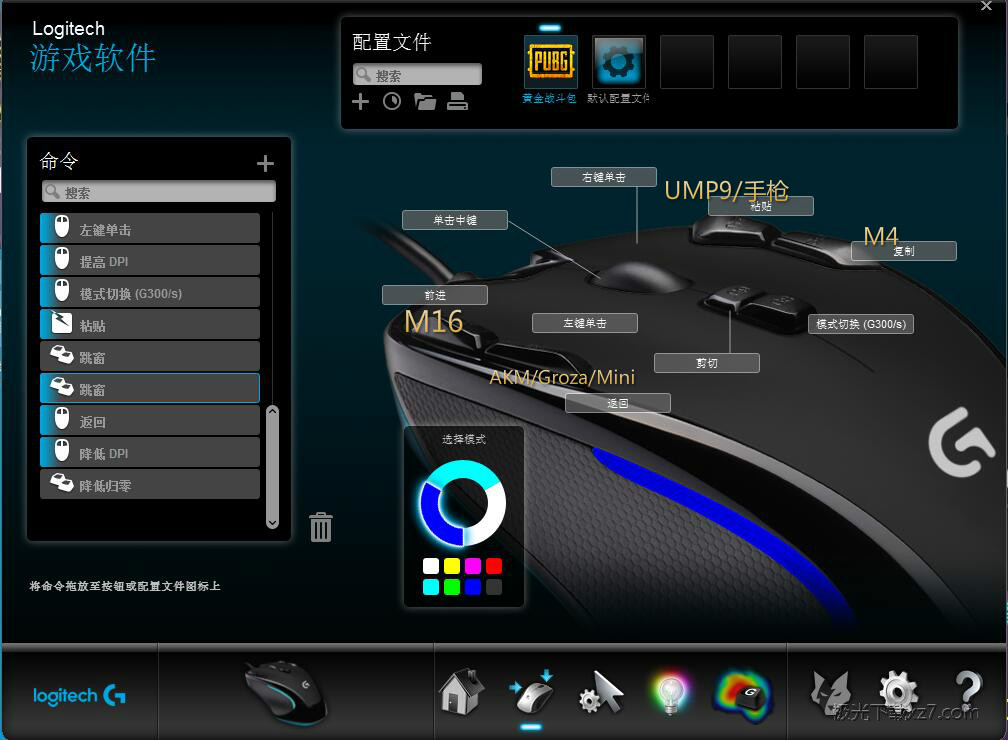Viewport: 1008px width, 740px height.
Task: Select the 粘贴 command row
Action: tap(150, 325)
